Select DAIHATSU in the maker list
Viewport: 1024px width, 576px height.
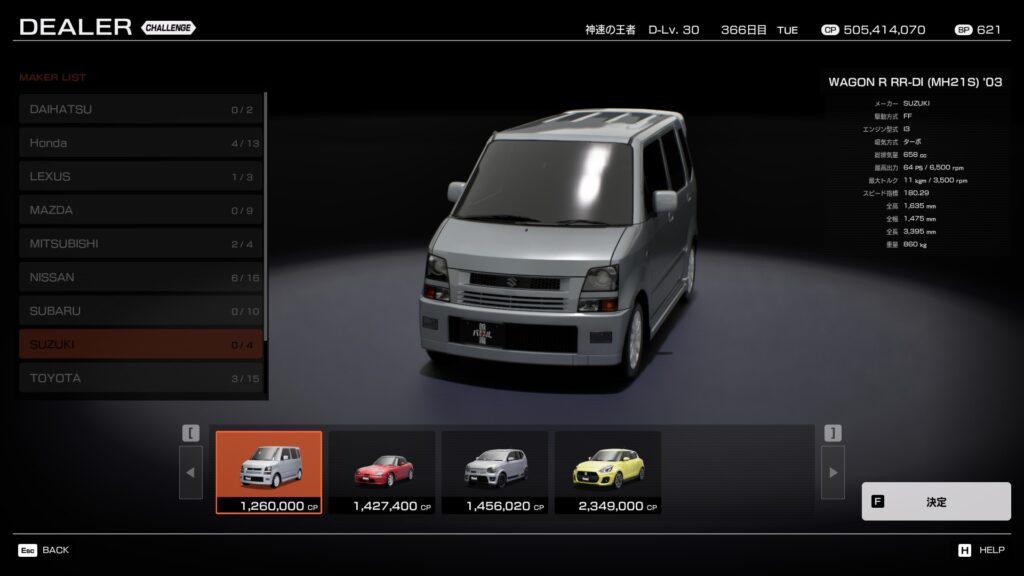point(140,109)
